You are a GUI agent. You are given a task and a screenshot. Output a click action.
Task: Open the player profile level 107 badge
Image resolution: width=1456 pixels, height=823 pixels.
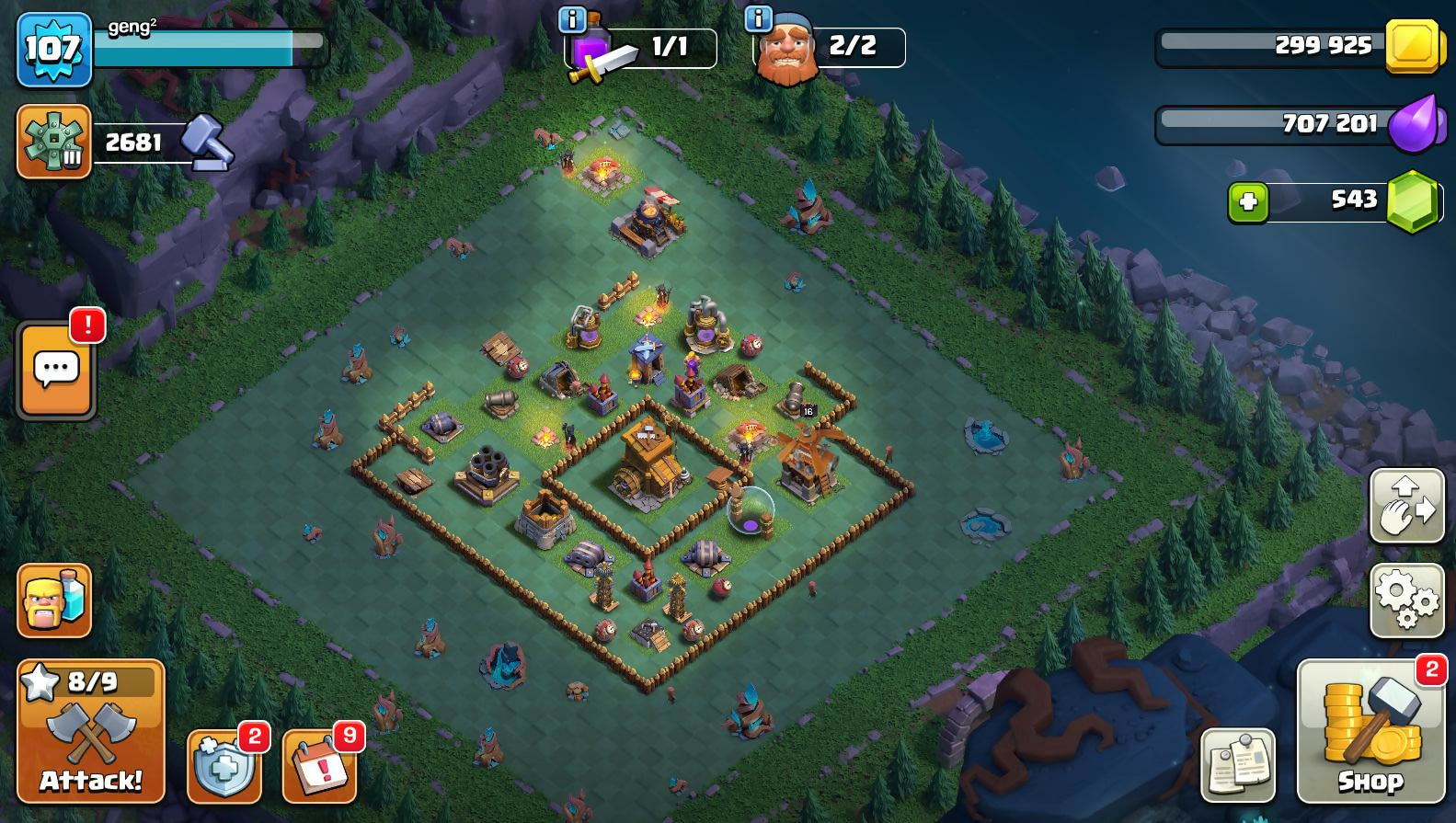(54, 49)
